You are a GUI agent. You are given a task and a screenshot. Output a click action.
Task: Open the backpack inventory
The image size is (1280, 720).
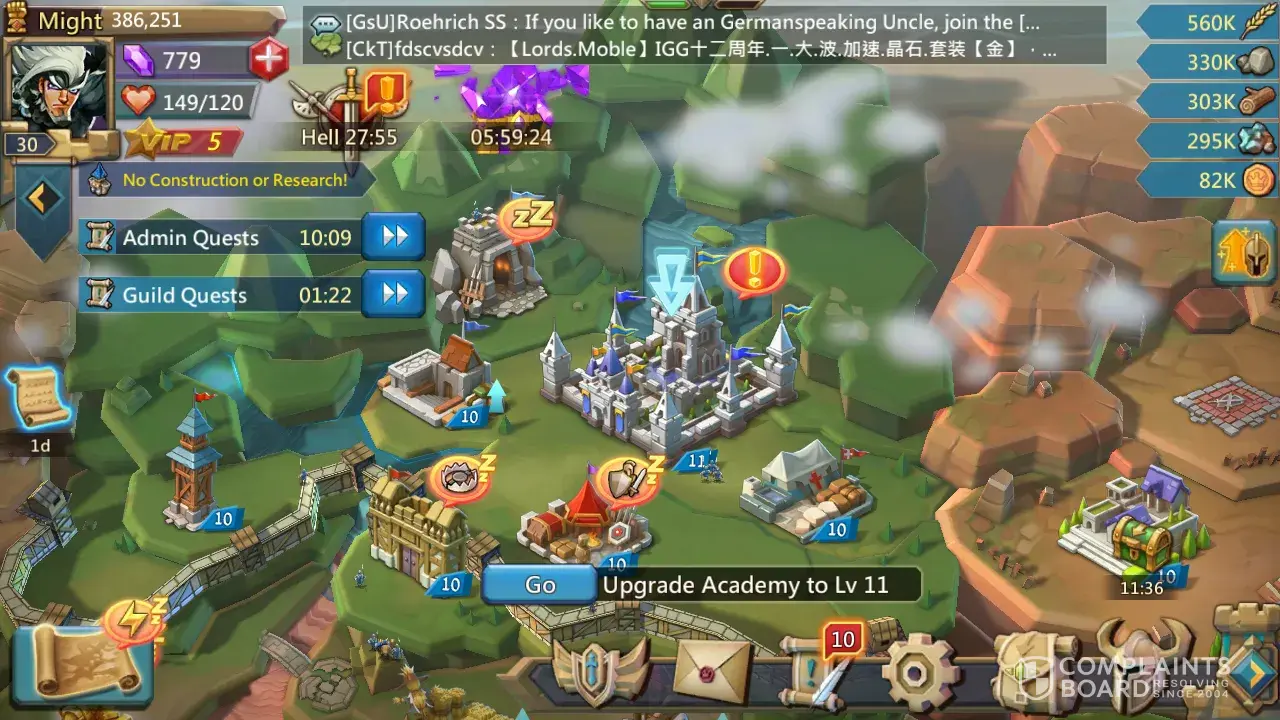coord(1036,670)
